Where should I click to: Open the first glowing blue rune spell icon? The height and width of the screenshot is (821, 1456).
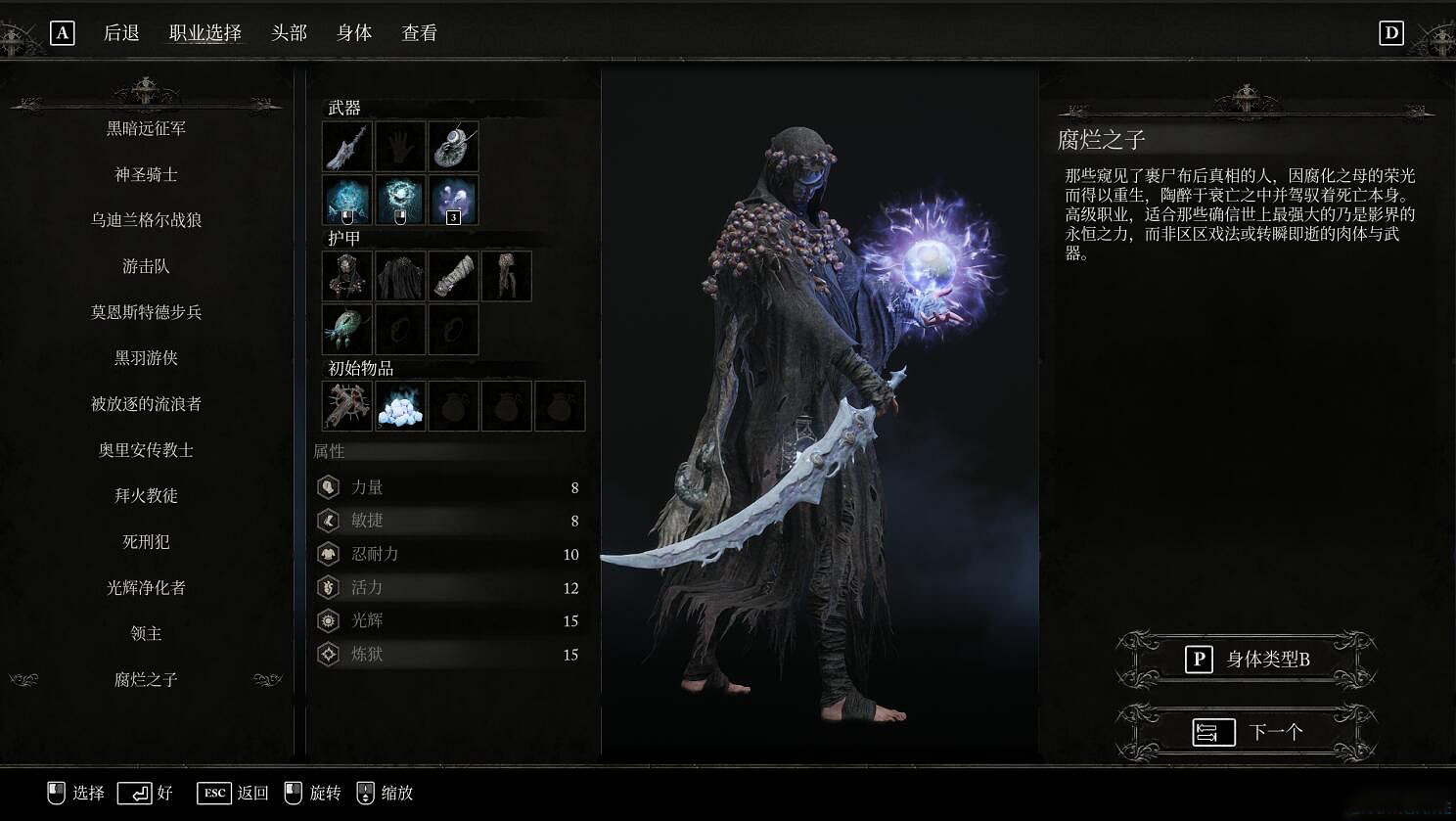pos(346,199)
